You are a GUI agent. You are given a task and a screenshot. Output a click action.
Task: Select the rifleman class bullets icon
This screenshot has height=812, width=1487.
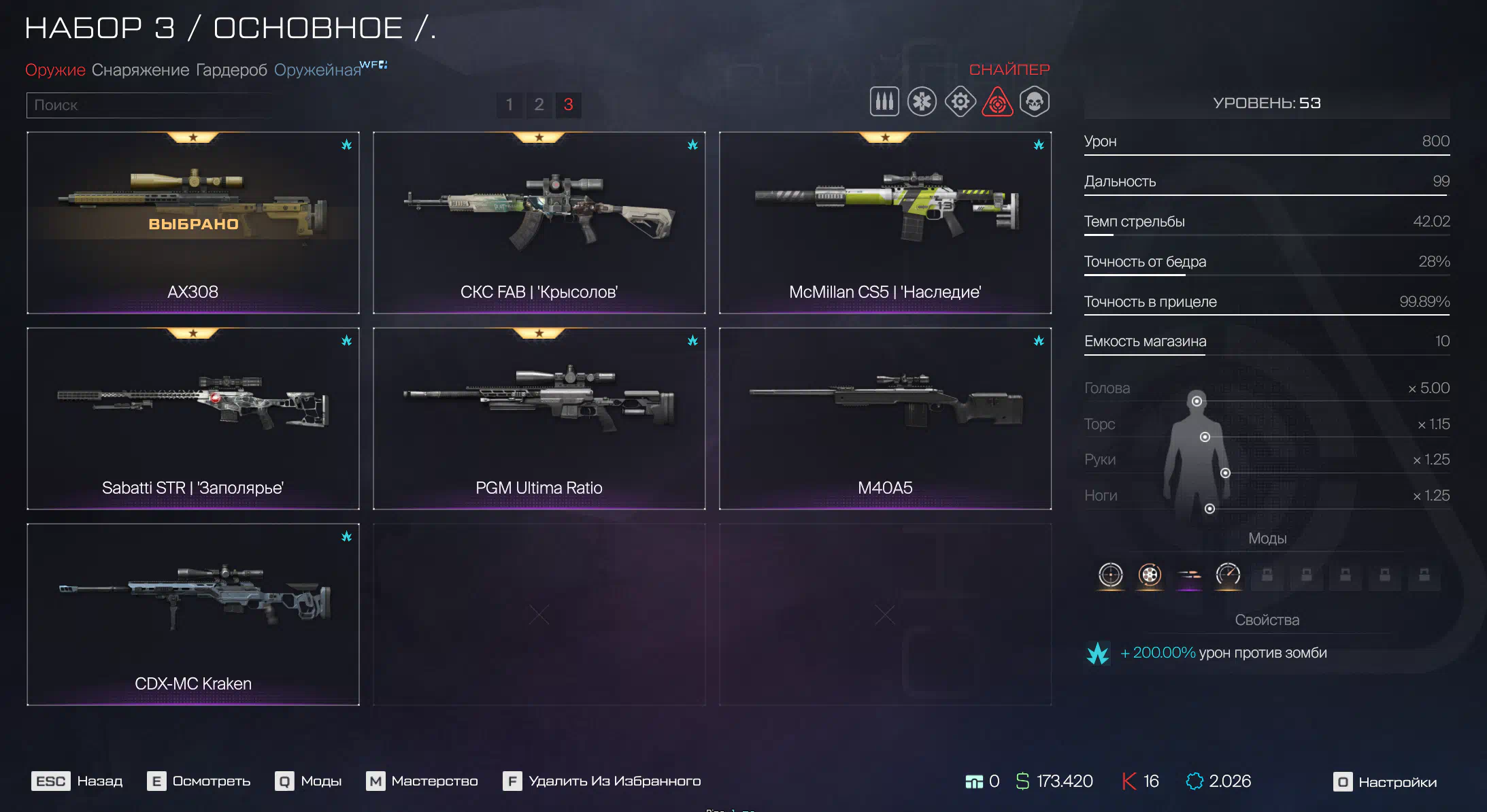click(884, 102)
